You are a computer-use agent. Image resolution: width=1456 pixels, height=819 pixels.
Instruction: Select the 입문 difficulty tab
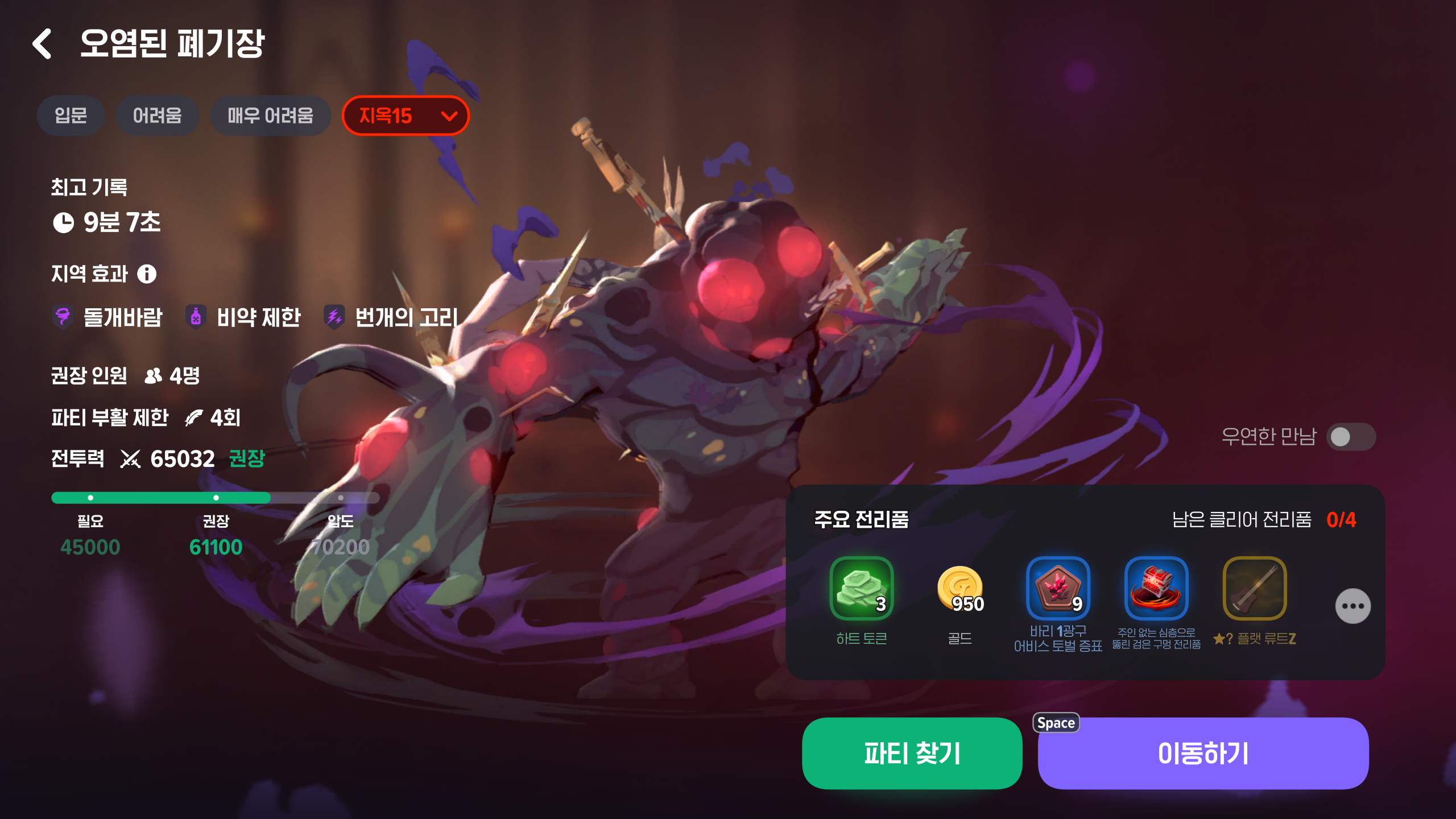pos(71,116)
